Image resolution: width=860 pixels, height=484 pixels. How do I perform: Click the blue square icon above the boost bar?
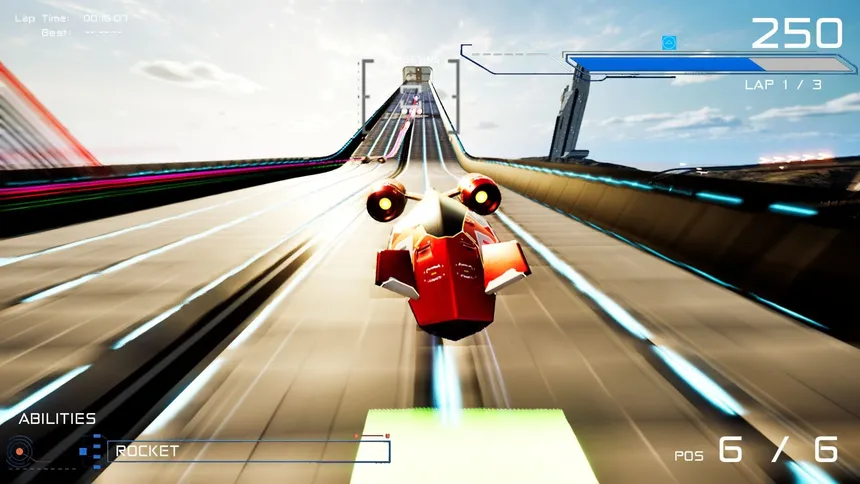pyautogui.click(x=669, y=42)
